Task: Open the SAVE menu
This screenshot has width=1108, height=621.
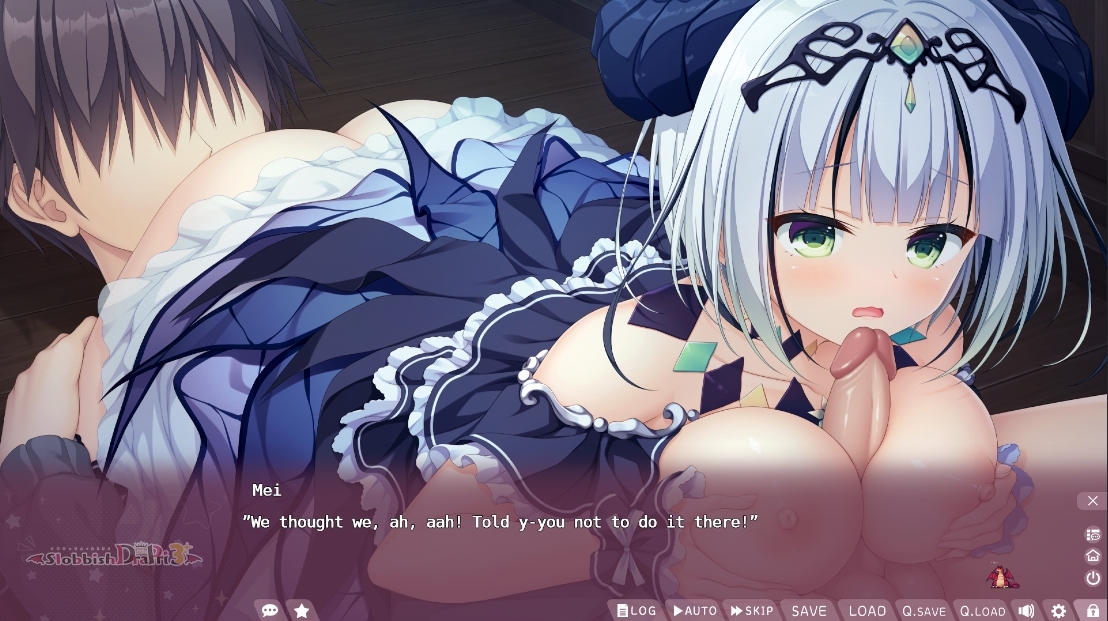Action: tap(809, 610)
